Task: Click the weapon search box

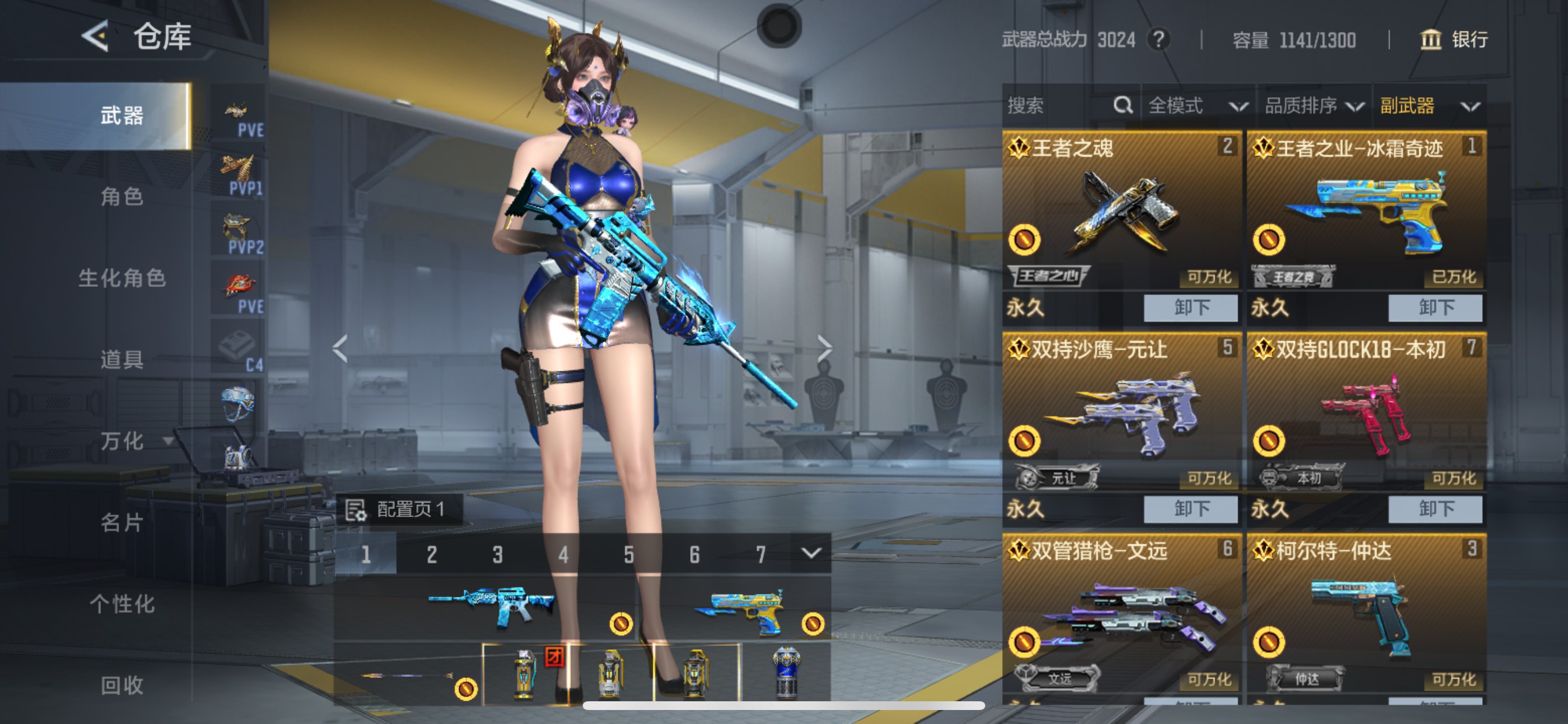Action: [1059, 106]
